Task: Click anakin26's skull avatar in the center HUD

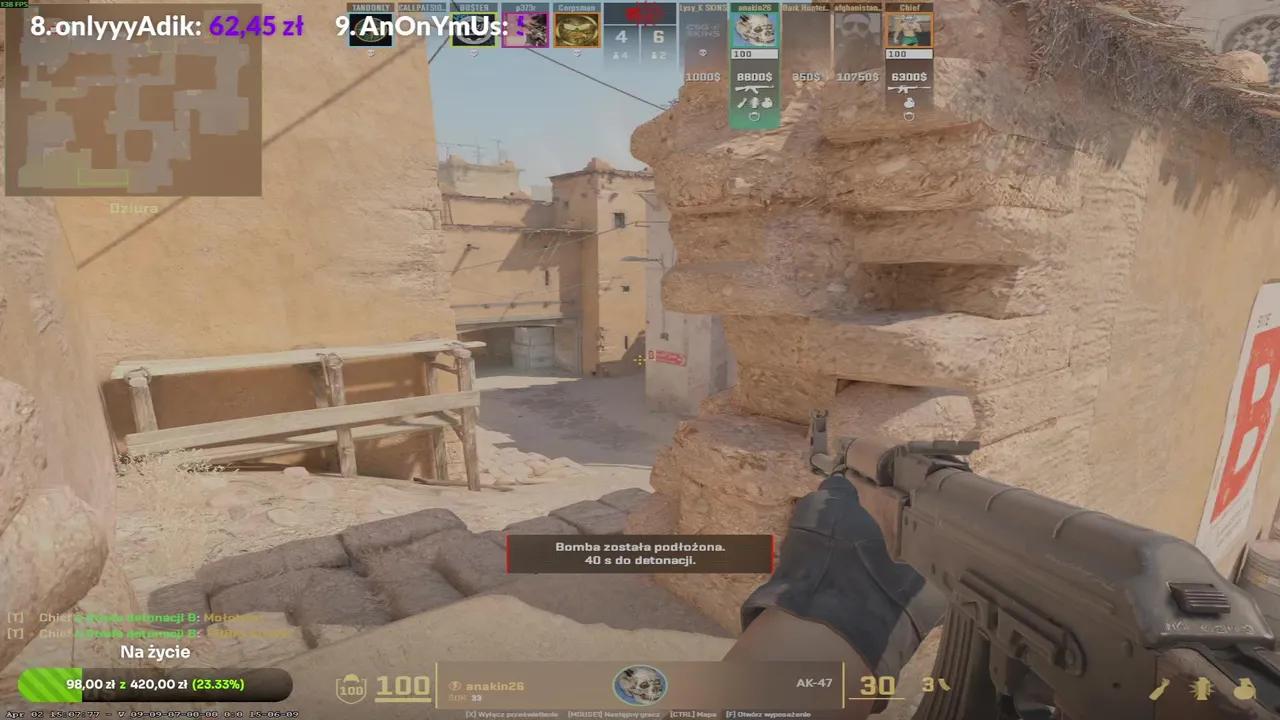Action: click(x=640, y=686)
